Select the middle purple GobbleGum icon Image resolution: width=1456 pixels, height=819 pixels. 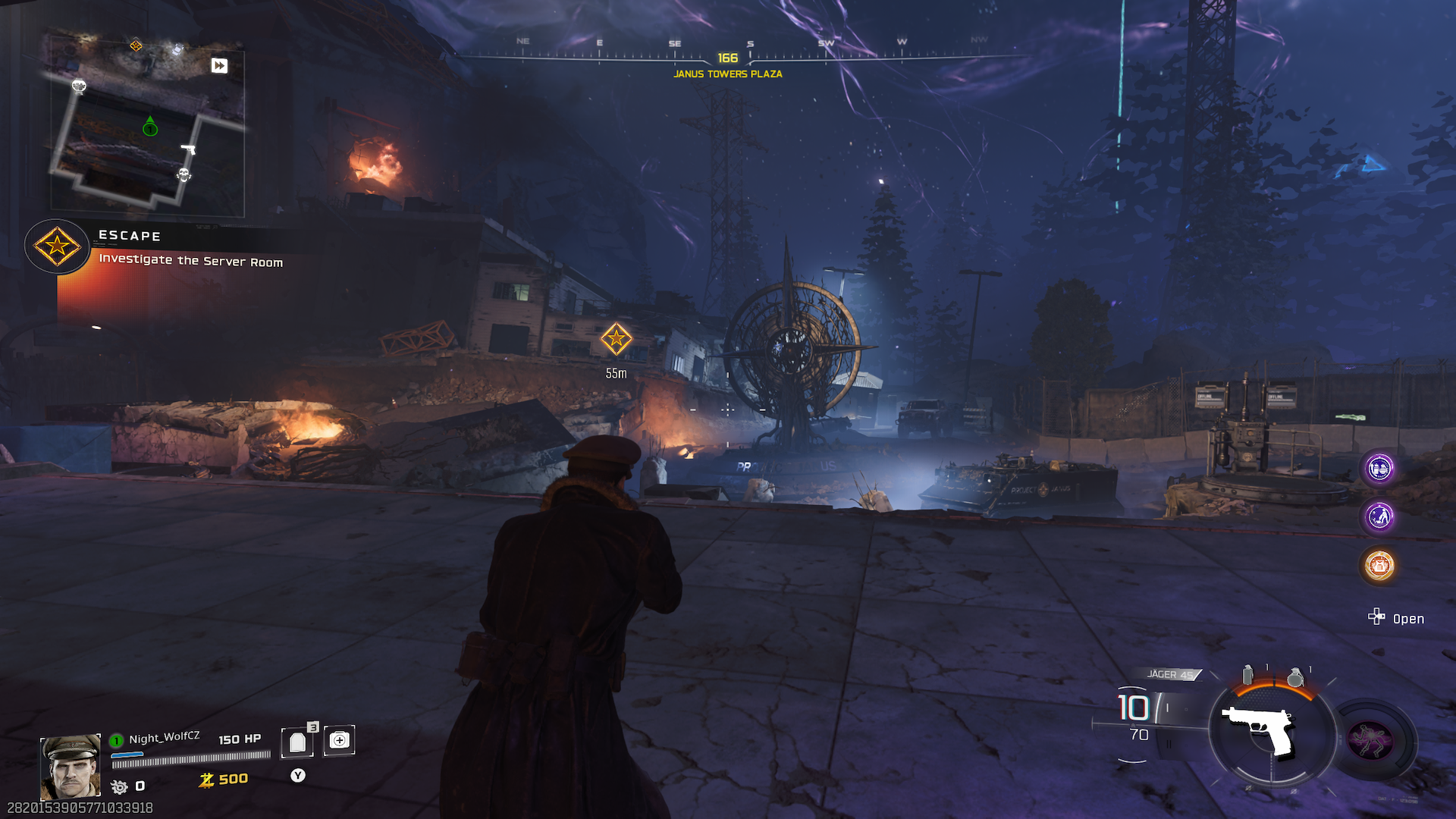click(1379, 516)
